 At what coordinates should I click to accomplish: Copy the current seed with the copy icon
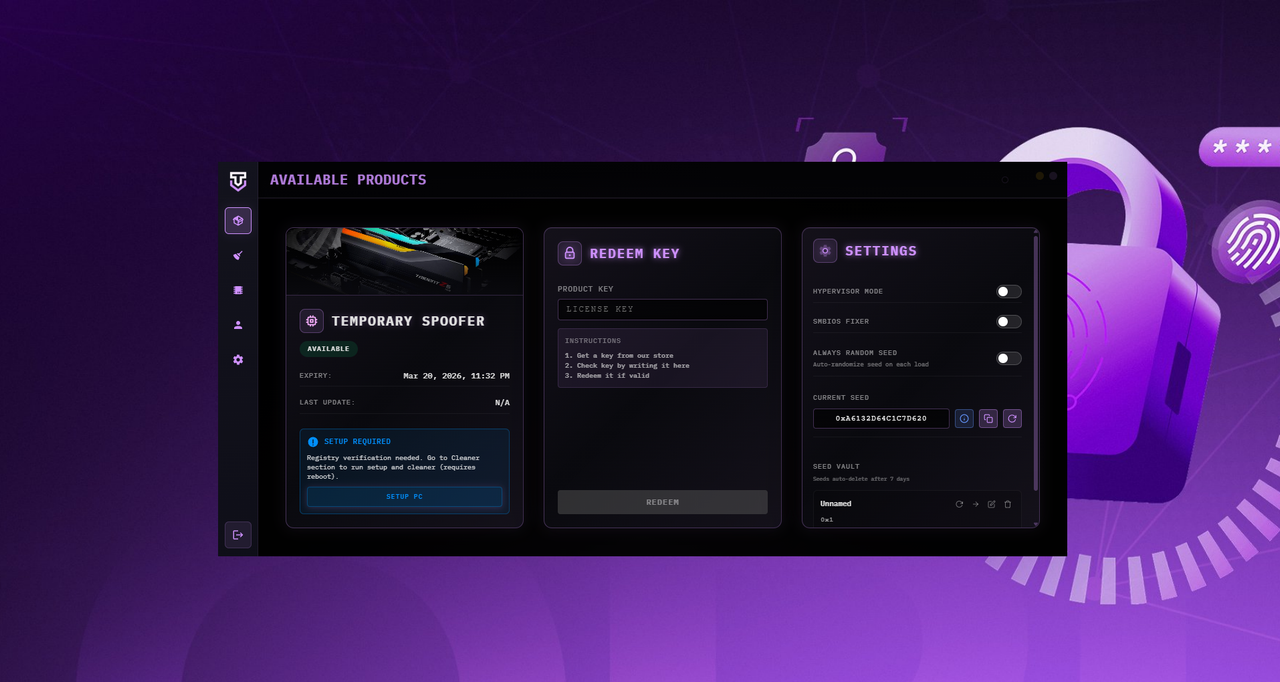coord(988,419)
